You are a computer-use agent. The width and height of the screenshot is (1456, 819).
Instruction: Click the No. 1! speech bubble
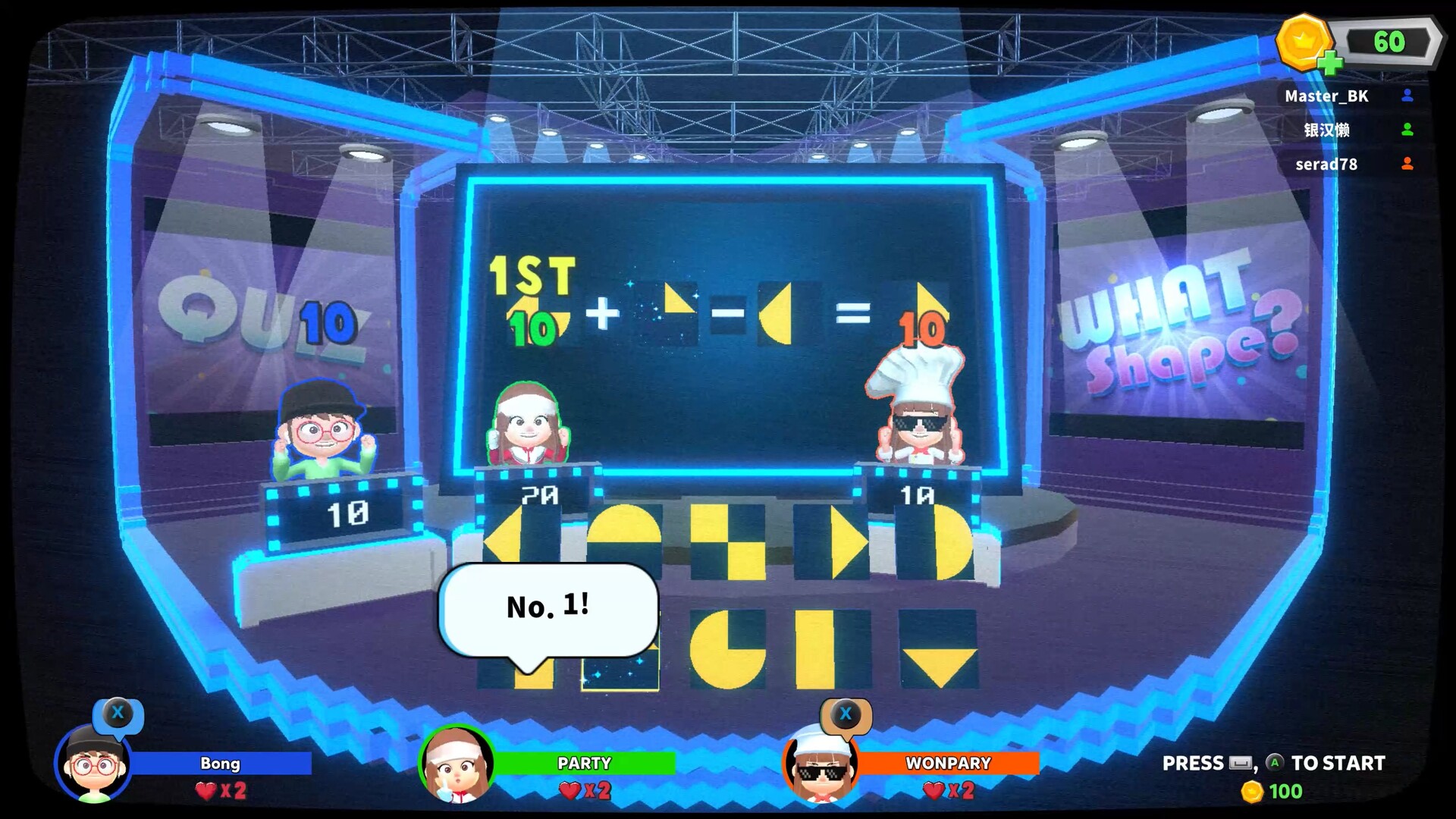tap(548, 607)
